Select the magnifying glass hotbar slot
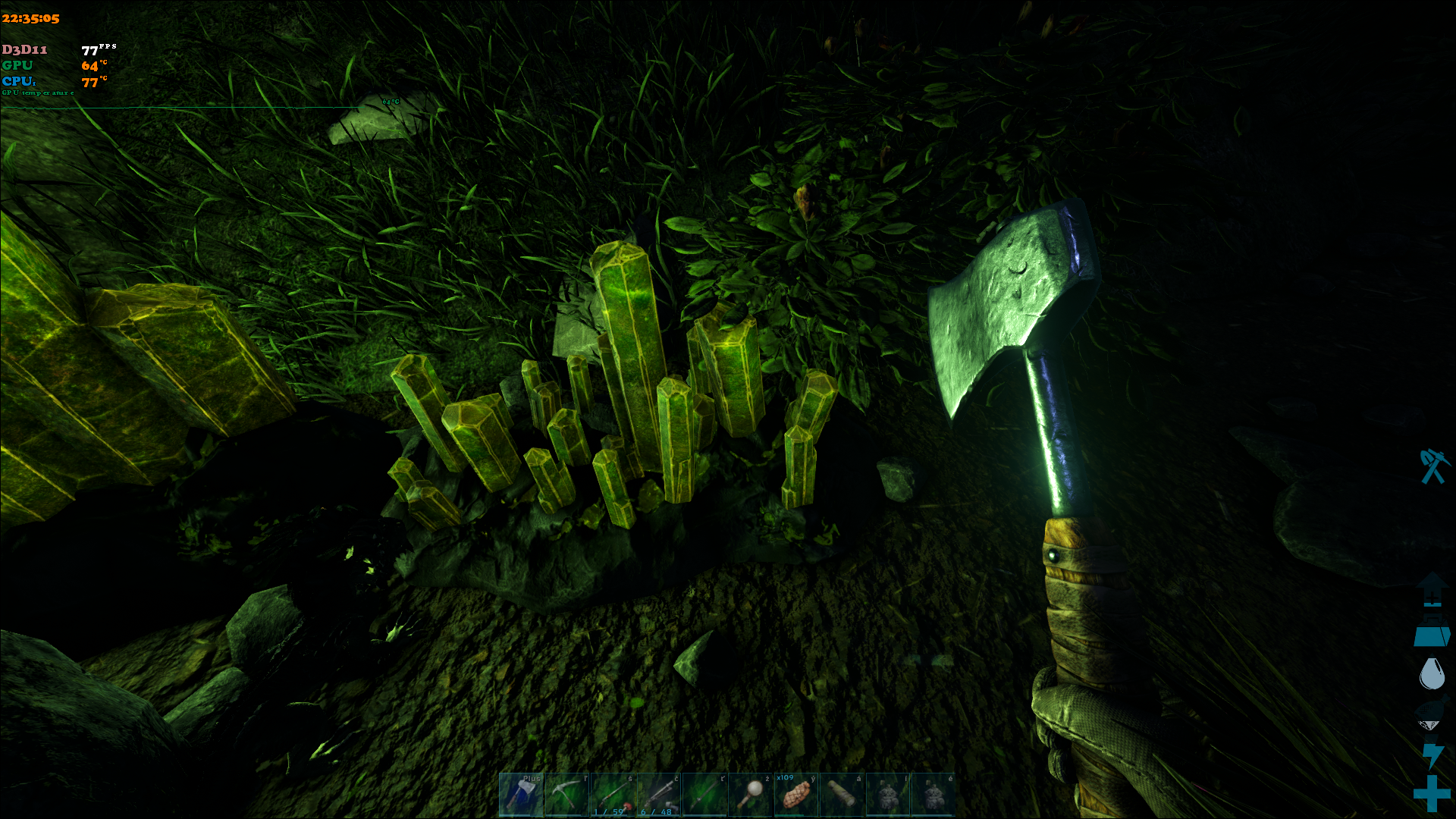The image size is (1456, 819). pos(750,794)
